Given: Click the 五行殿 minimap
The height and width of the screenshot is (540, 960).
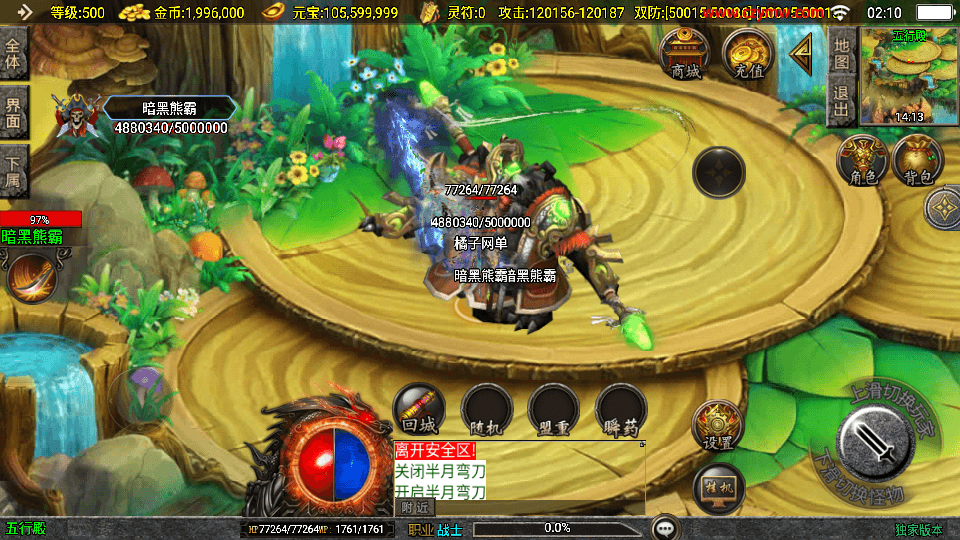Looking at the screenshot, I should pyautogui.click(x=908, y=74).
